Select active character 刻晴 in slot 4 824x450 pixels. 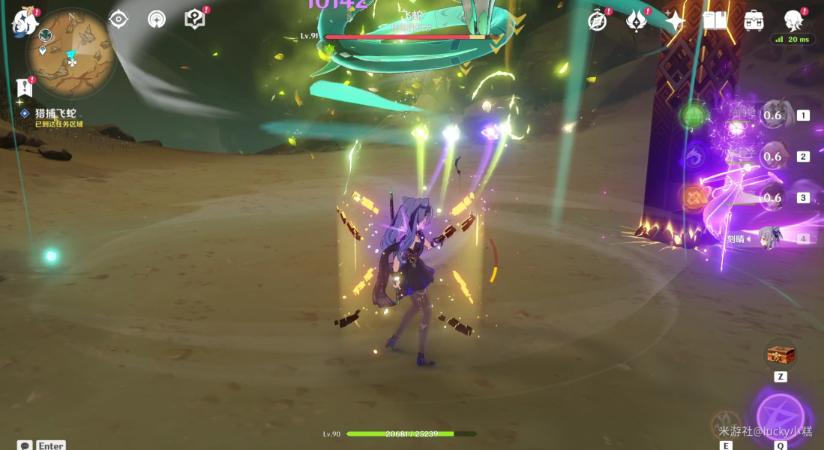(768, 238)
